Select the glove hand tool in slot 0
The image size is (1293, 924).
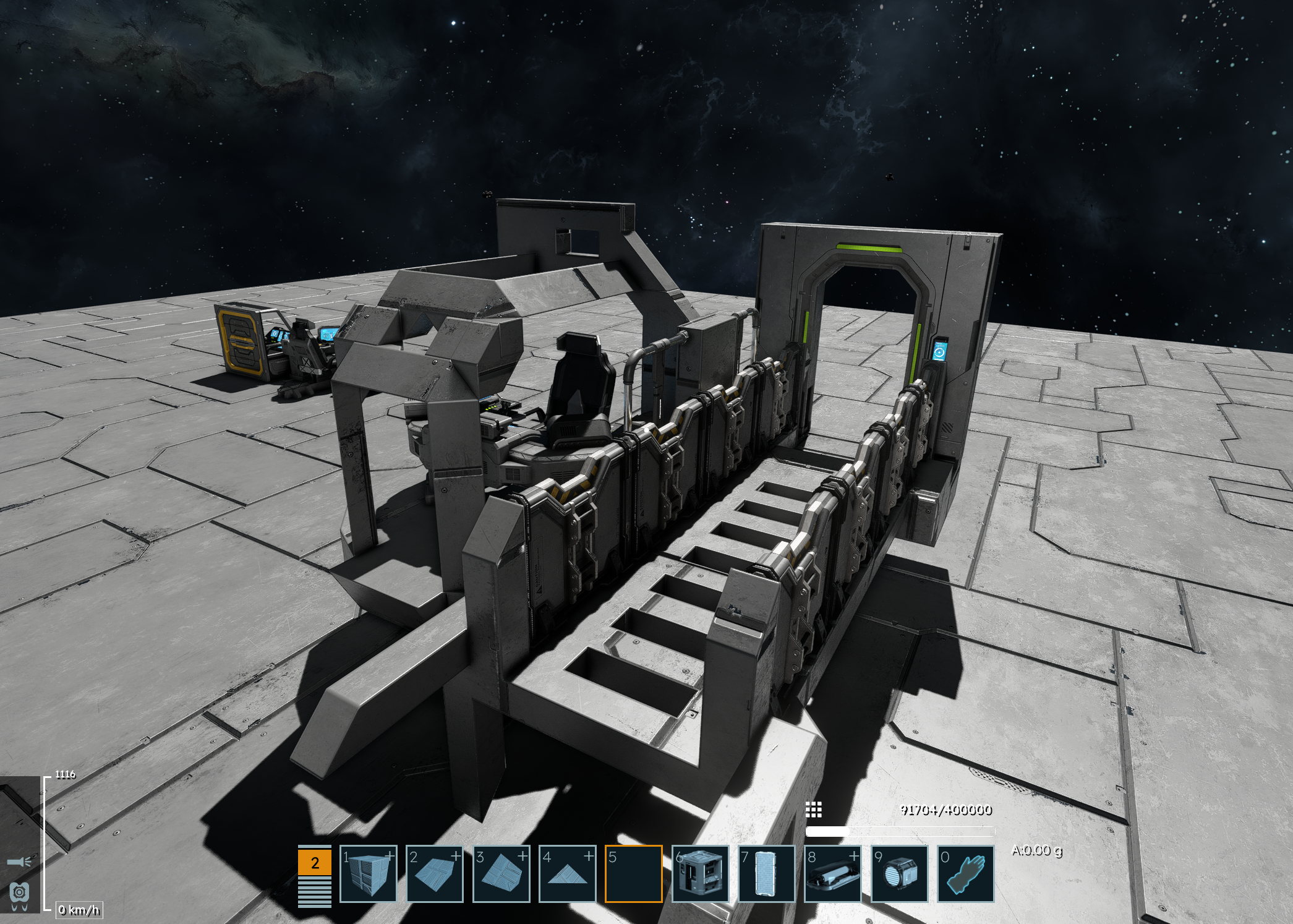click(965, 873)
